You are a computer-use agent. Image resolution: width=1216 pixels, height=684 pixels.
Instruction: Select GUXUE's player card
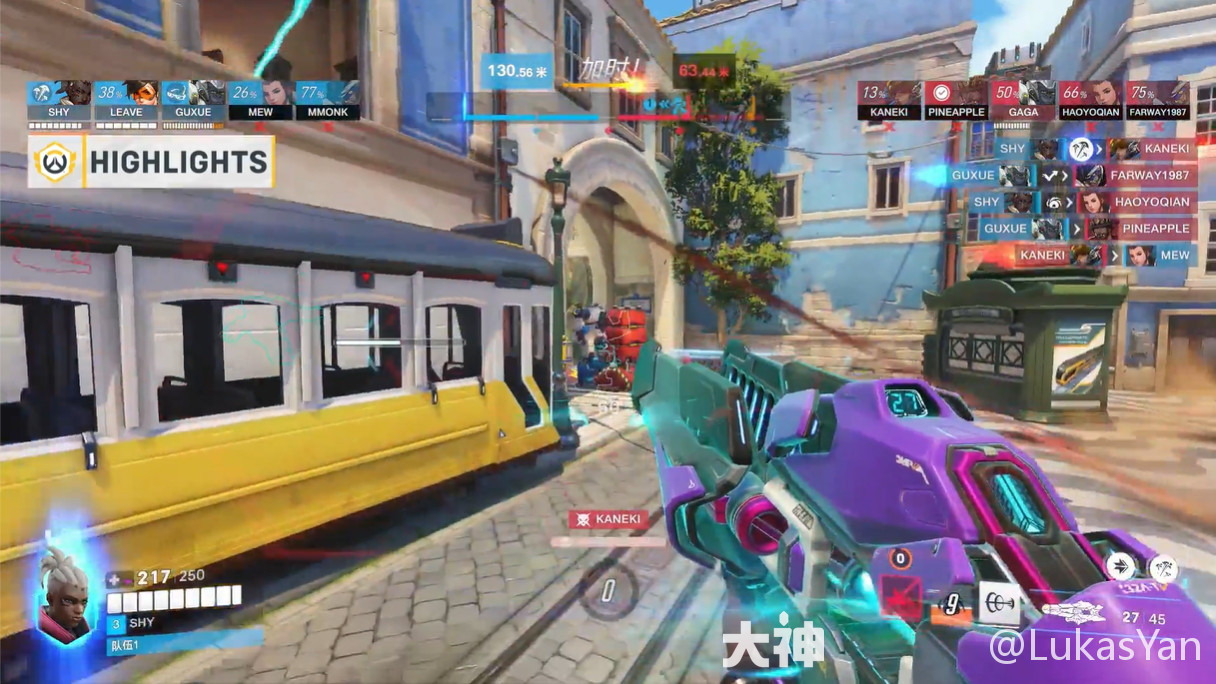[193, 100]
